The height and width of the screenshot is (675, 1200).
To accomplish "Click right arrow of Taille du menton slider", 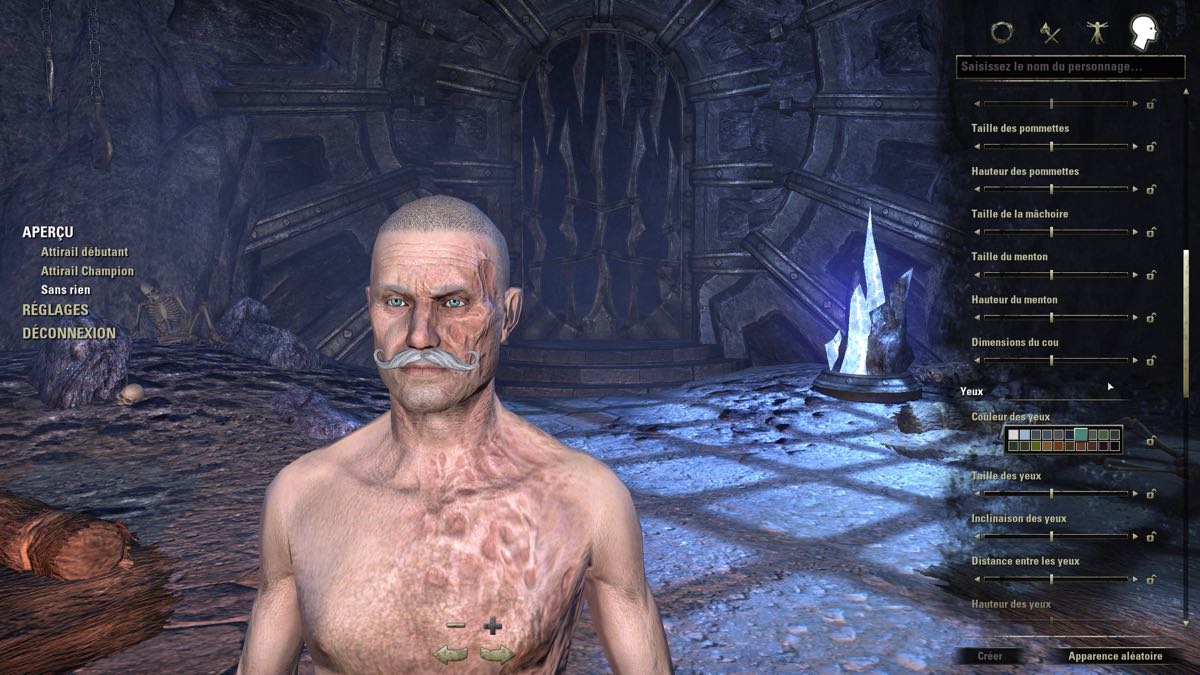I will 1135,275.
